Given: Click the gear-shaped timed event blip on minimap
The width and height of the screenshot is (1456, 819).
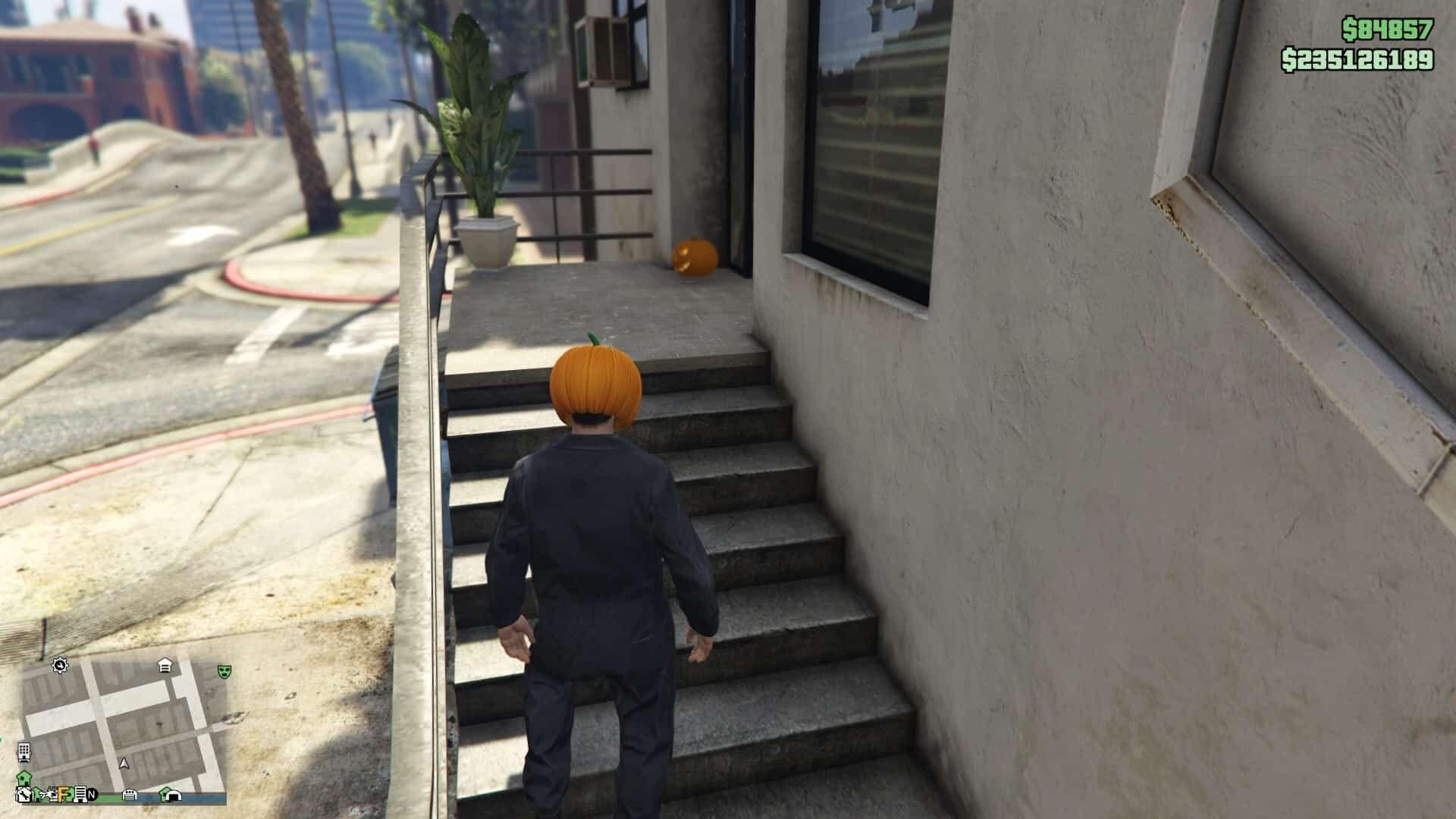Looking at the screenshot, I should point(60,666).
